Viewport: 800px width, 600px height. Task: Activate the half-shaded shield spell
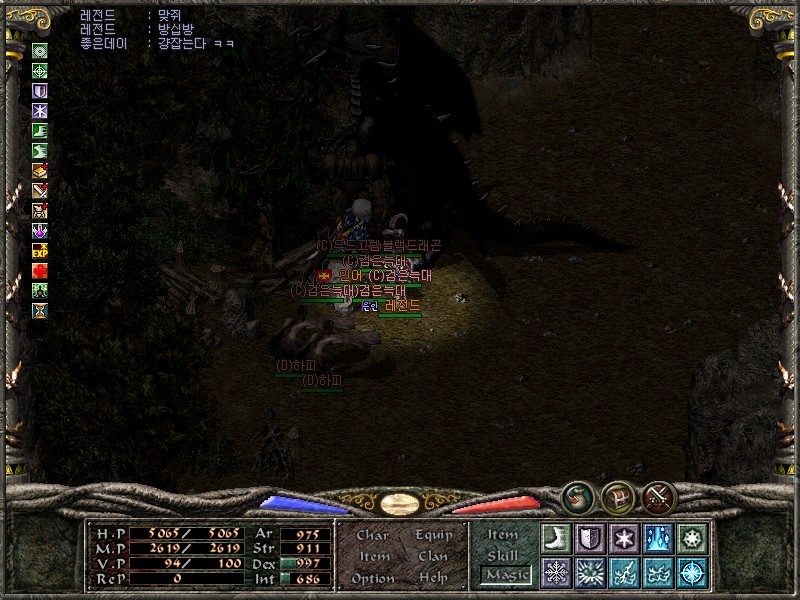590,538
